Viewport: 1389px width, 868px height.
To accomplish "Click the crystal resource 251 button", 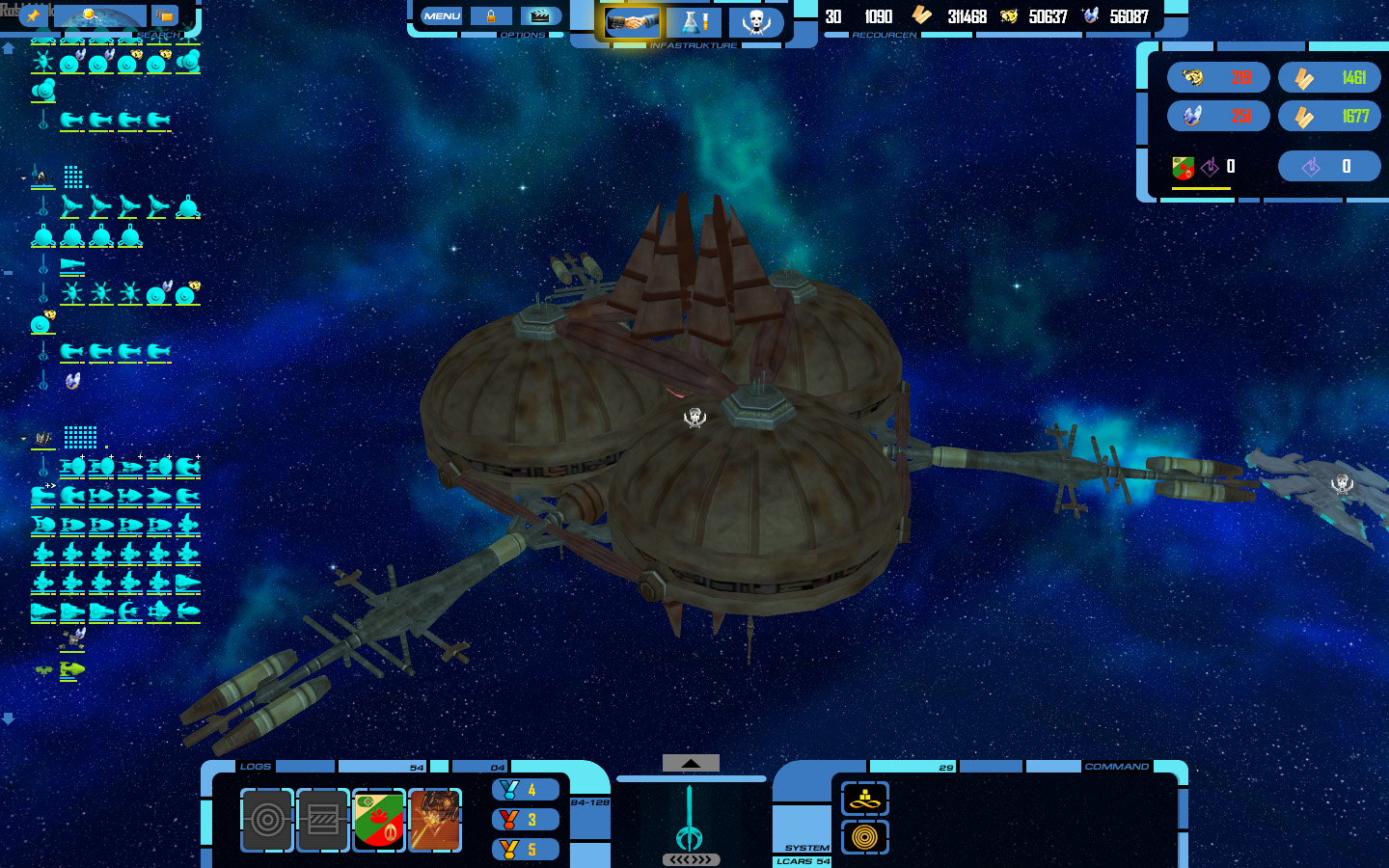I will [1218, 117].
